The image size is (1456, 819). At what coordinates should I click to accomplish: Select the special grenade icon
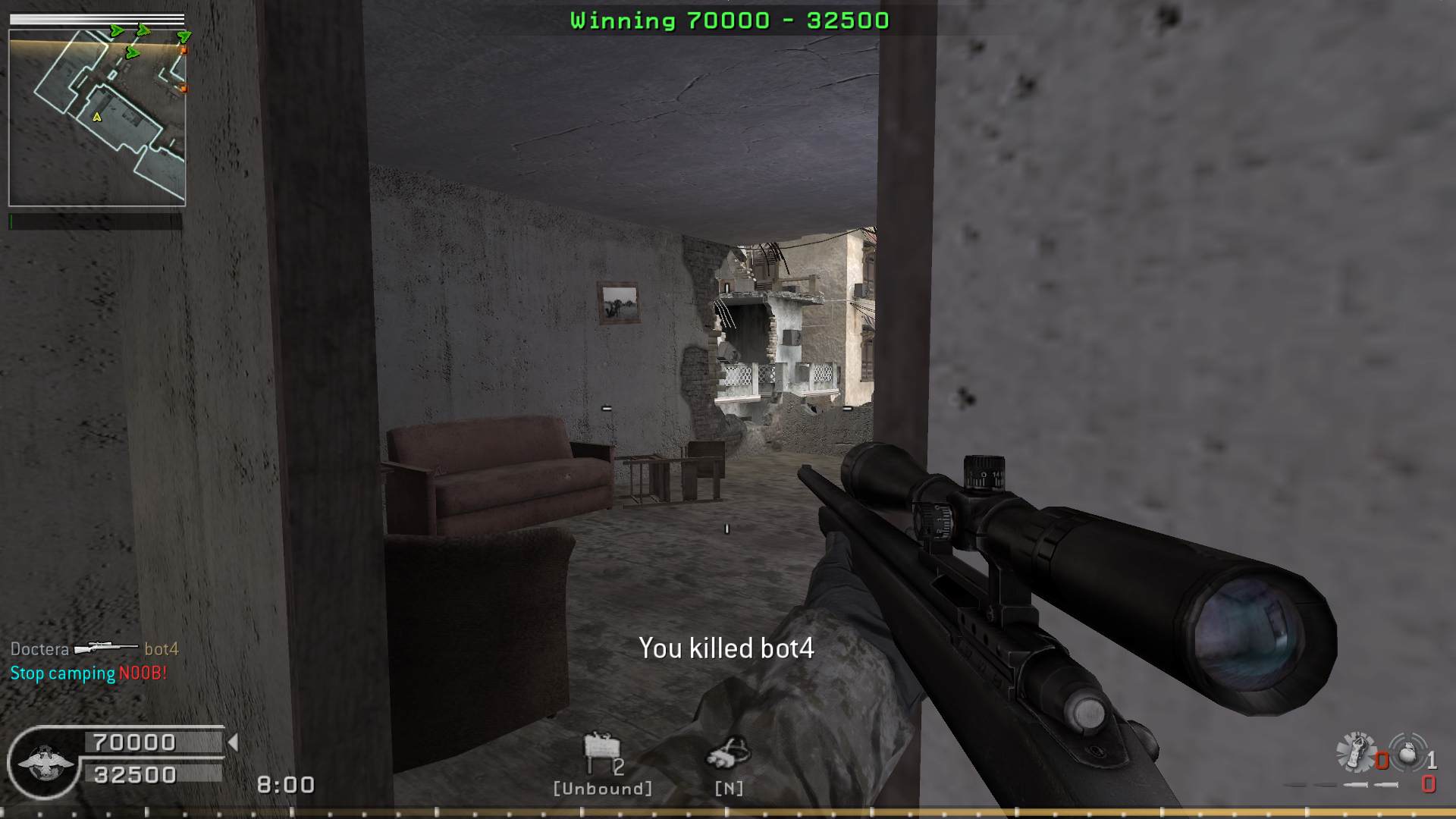[x=1356, y=752]
